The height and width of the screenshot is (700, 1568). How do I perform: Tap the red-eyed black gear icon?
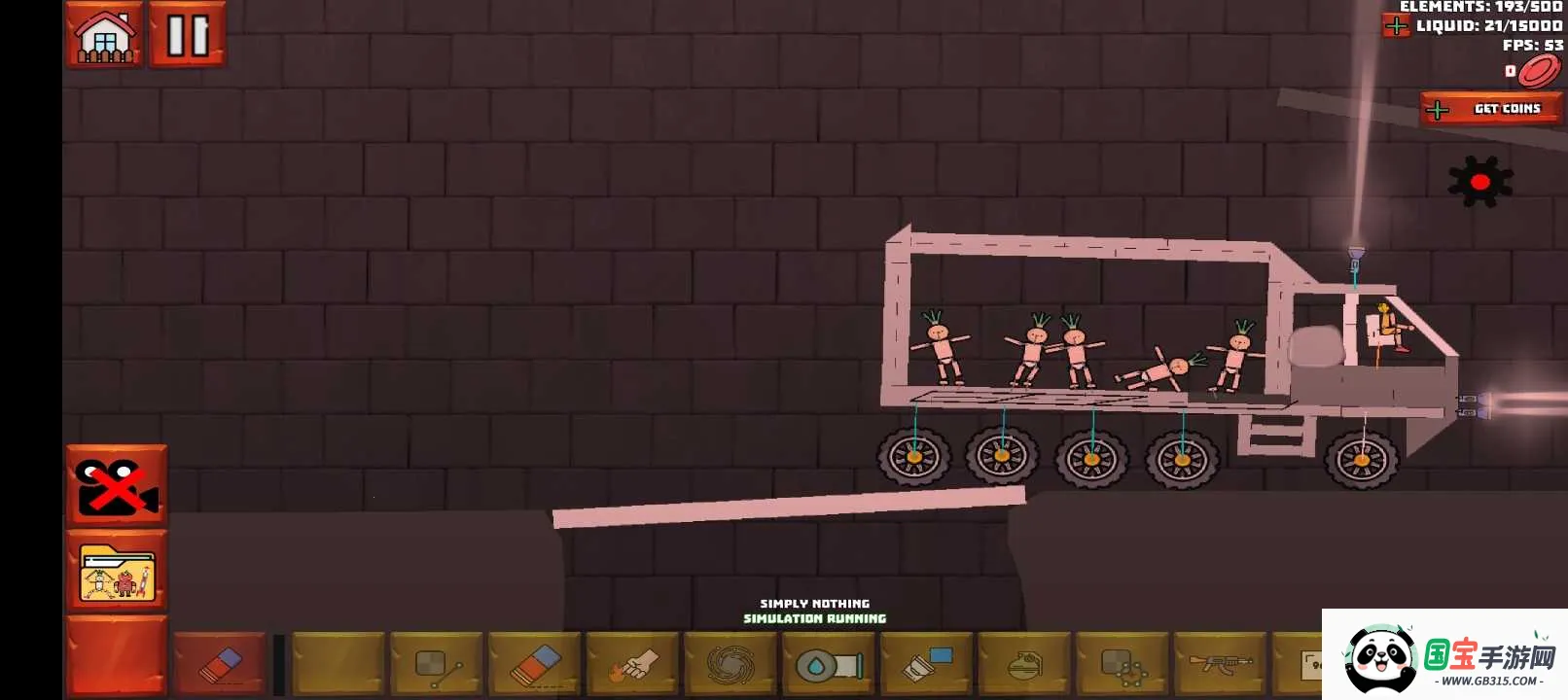coord(1479,182)
